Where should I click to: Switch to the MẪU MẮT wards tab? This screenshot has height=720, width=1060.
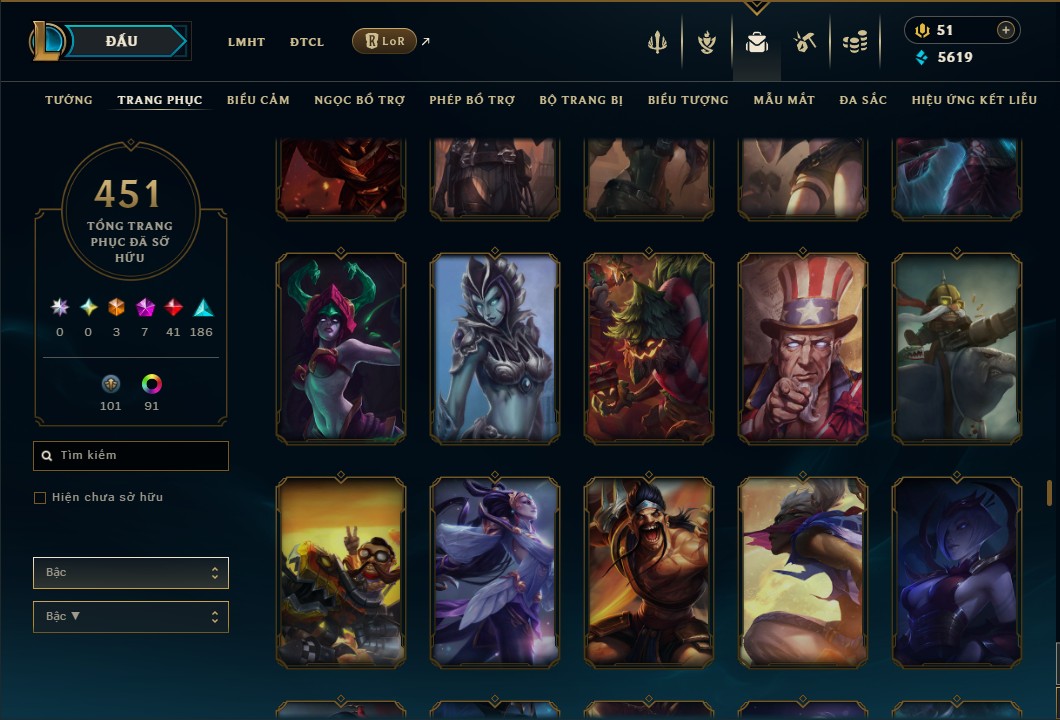click(784, 100)
